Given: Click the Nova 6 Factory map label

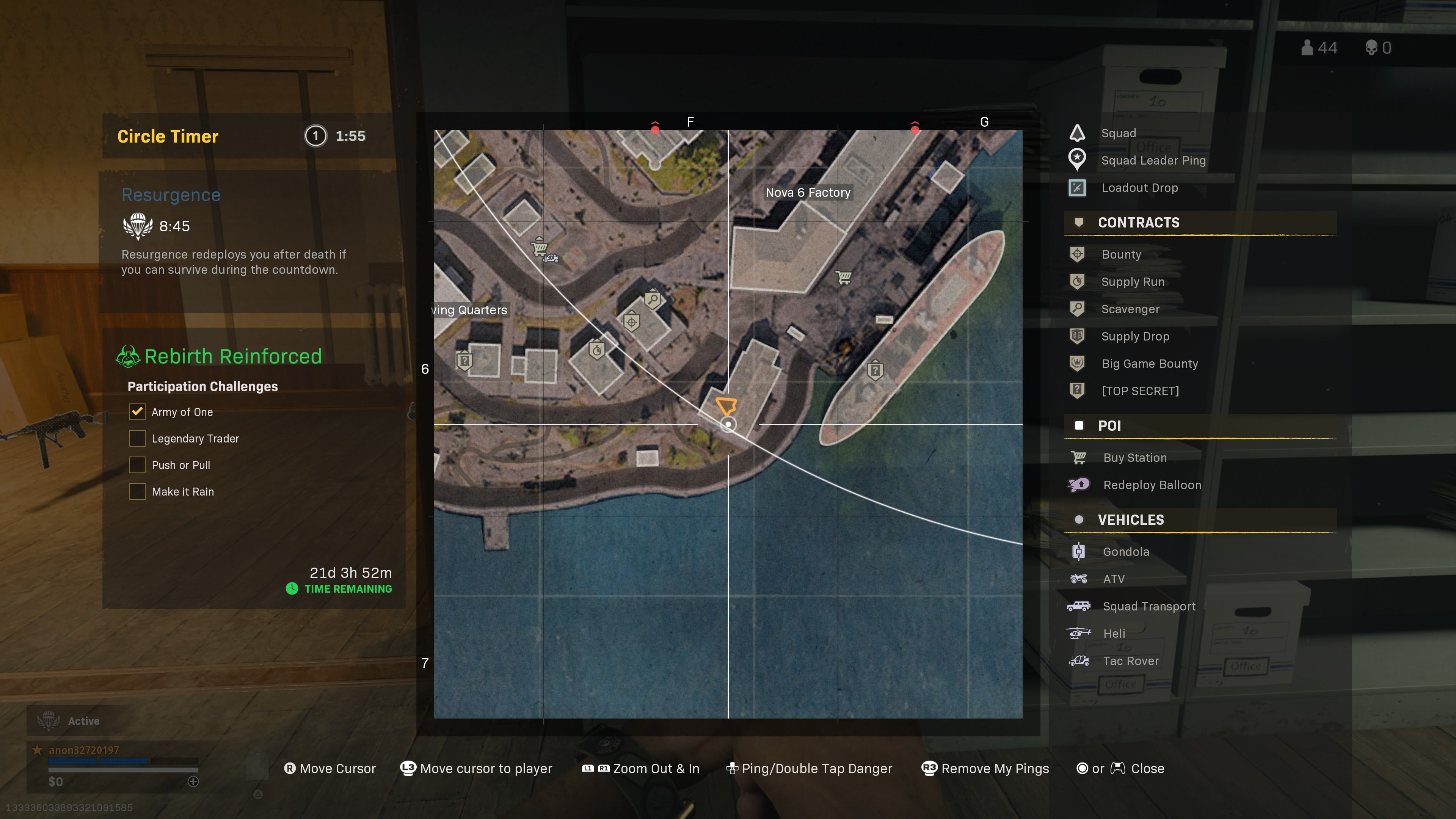Looking at the screenshot, I should tap(808, 192).
